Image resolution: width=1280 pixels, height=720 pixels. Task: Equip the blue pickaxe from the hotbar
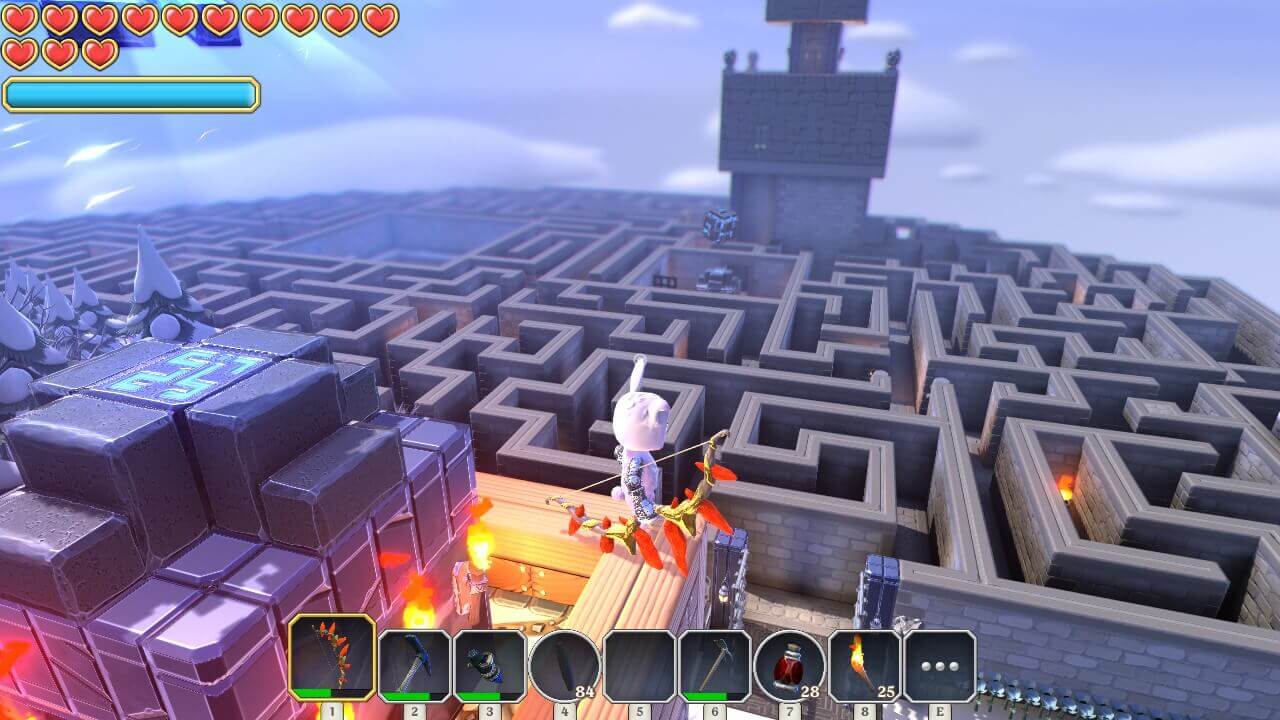coord(414,665)
